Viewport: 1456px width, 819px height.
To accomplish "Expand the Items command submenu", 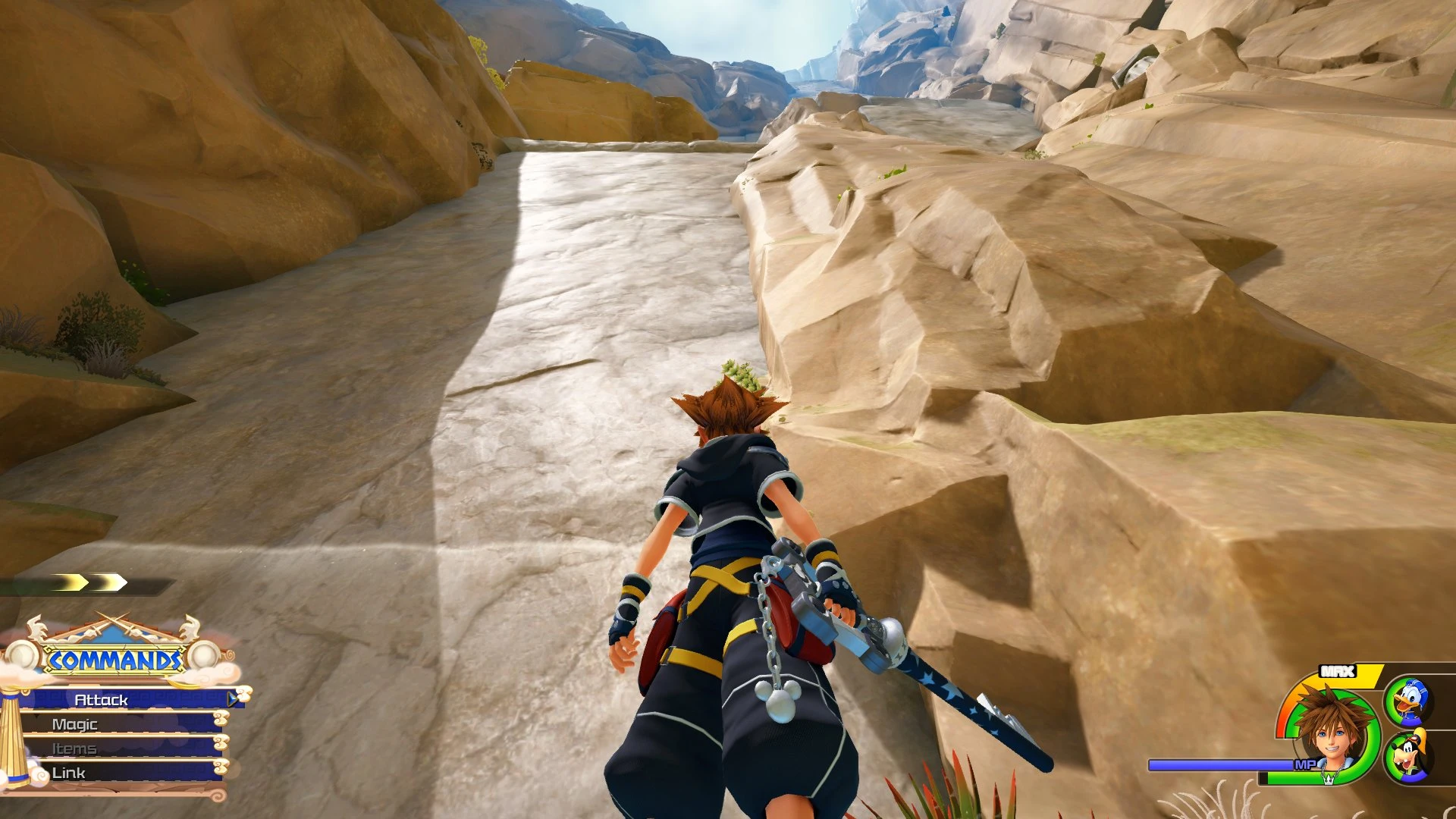I will point(76,749).
